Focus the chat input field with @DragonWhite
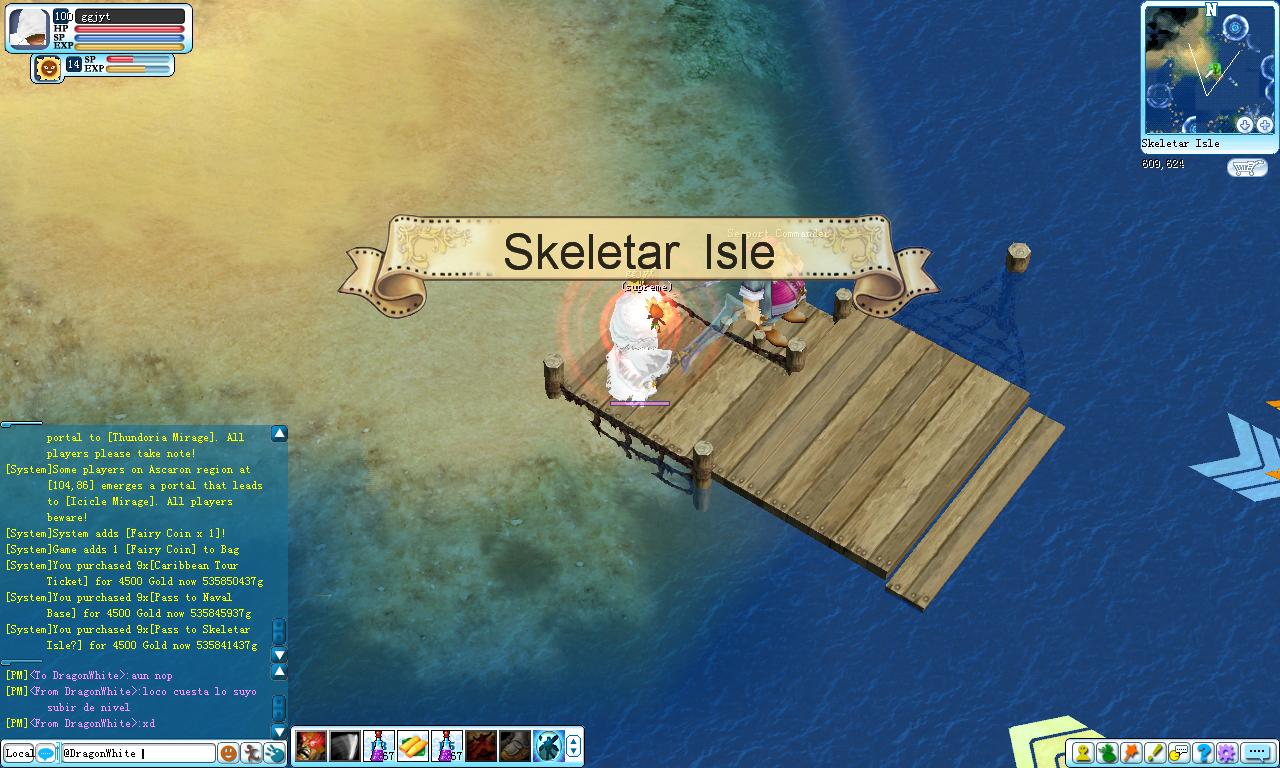Viewport: 1280px width, 768px height. 138,753
